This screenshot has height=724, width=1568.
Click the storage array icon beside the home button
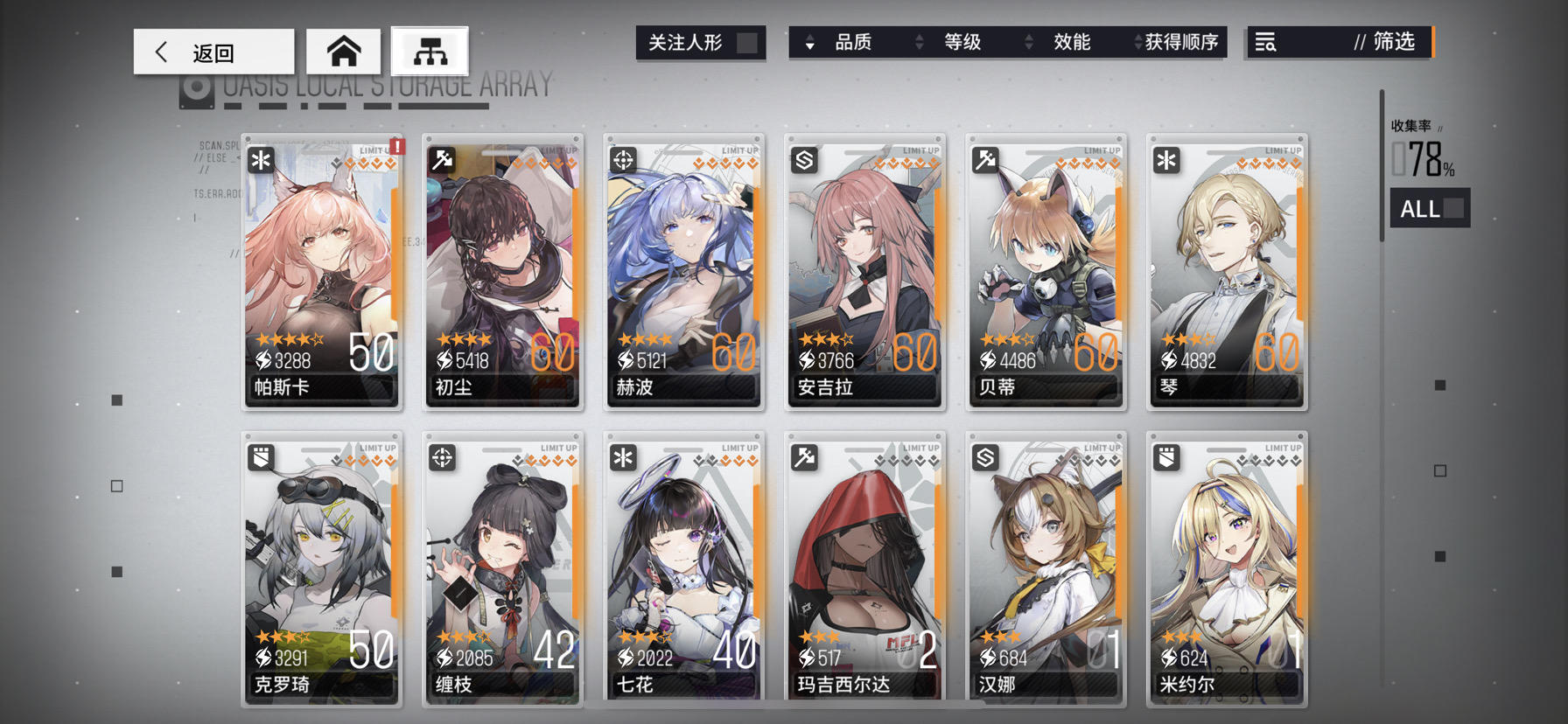pyautogui.click(x=430, y=52)
